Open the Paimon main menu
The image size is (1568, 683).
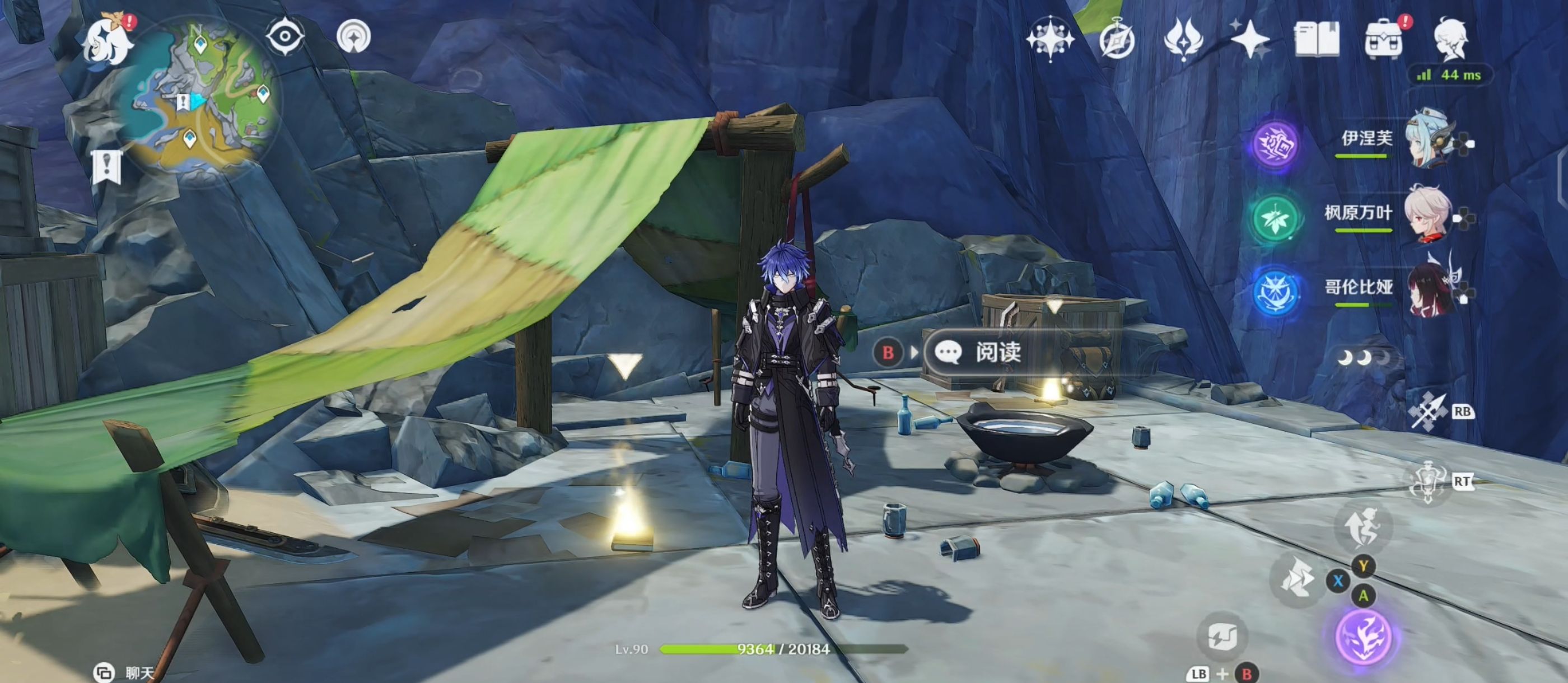click(108, 41)
